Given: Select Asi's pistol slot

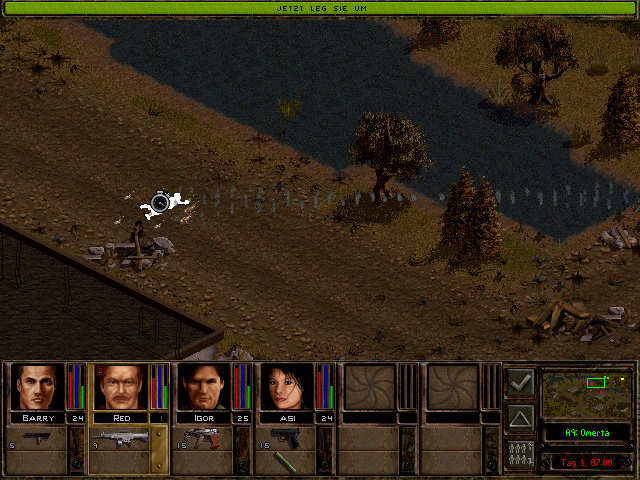Looking at the screenshot, I should [x=286, y=438].
